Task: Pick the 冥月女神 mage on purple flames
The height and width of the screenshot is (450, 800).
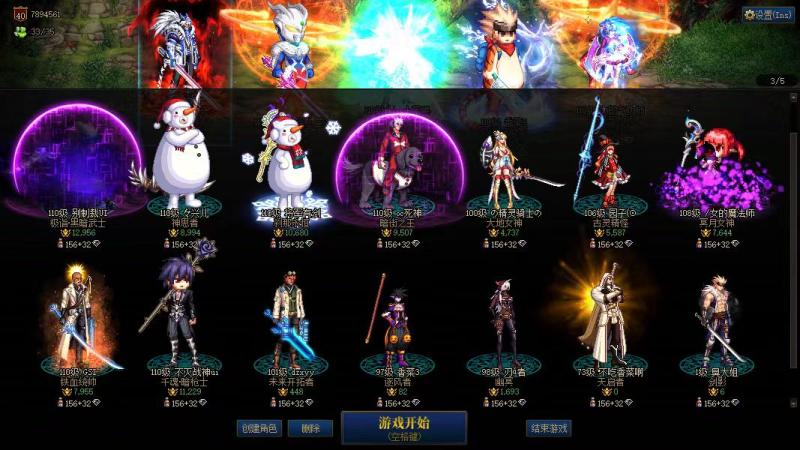Action: pos(716,165)
